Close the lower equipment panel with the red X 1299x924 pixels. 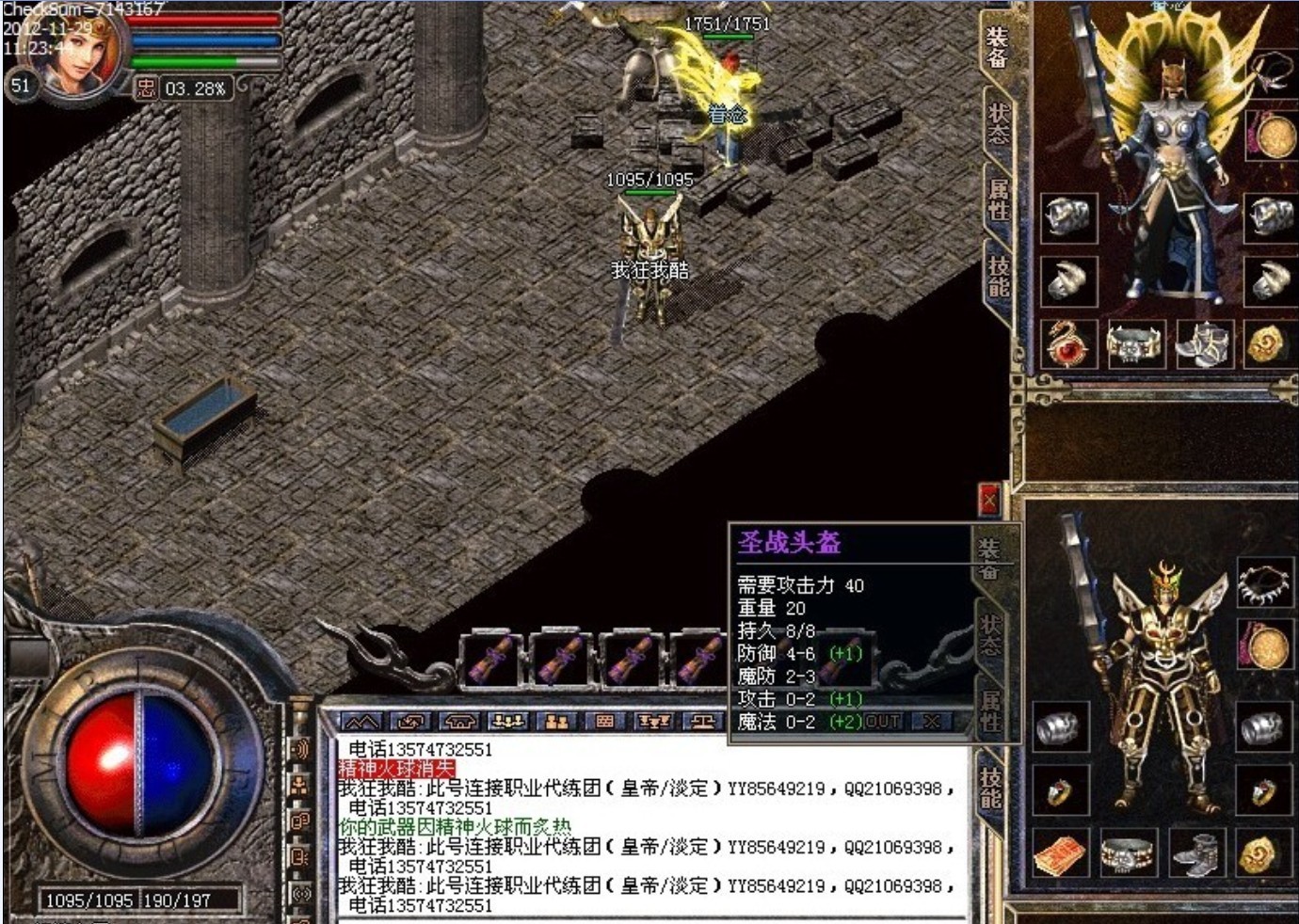988,500
